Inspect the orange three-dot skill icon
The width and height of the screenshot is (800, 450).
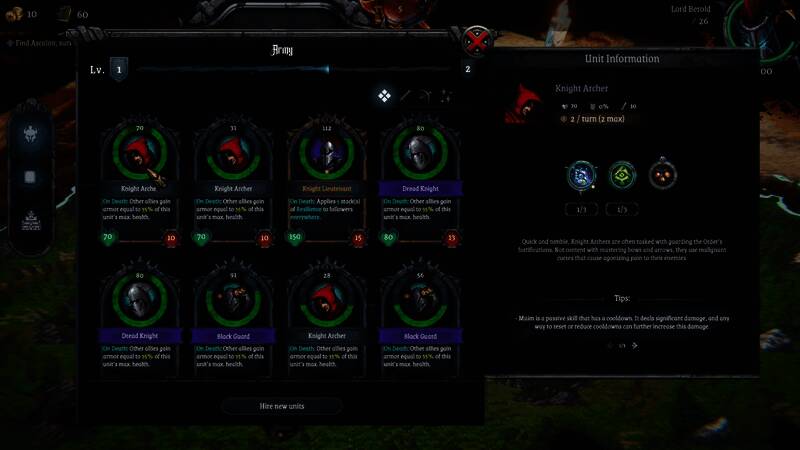point(662,176)
